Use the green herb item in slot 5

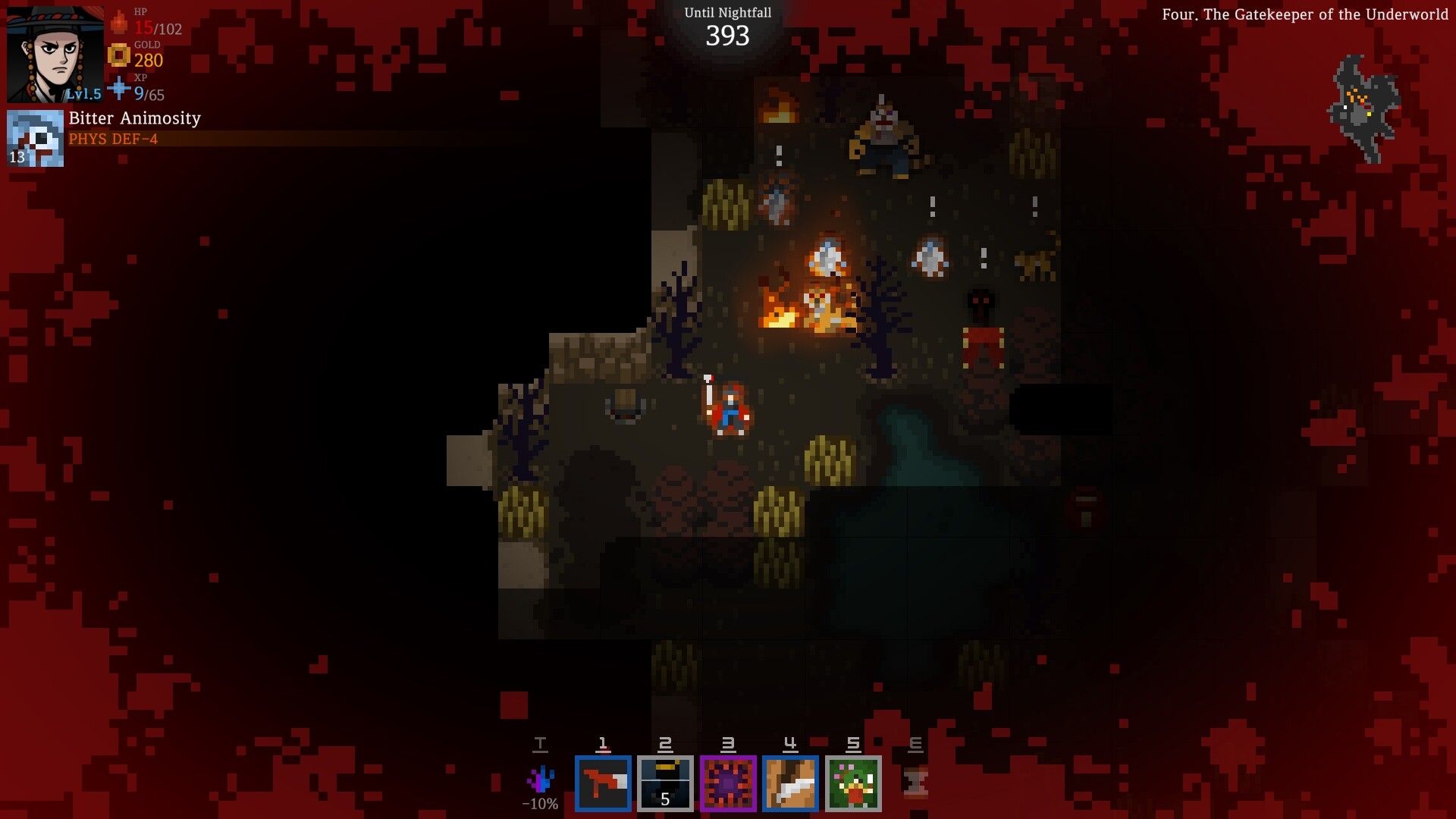pos(852,783)
